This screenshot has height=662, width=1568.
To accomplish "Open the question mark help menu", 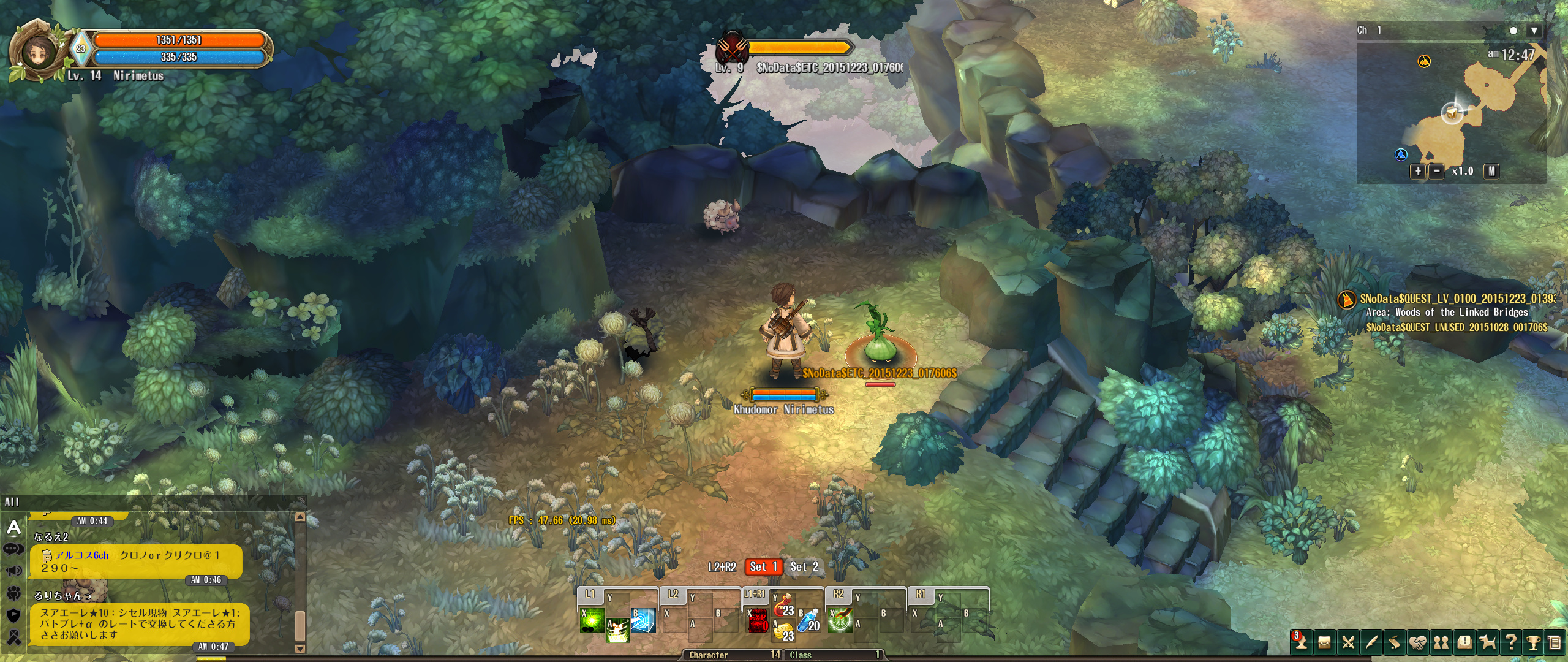I will pyautogui.click(x=1511, y=642).
